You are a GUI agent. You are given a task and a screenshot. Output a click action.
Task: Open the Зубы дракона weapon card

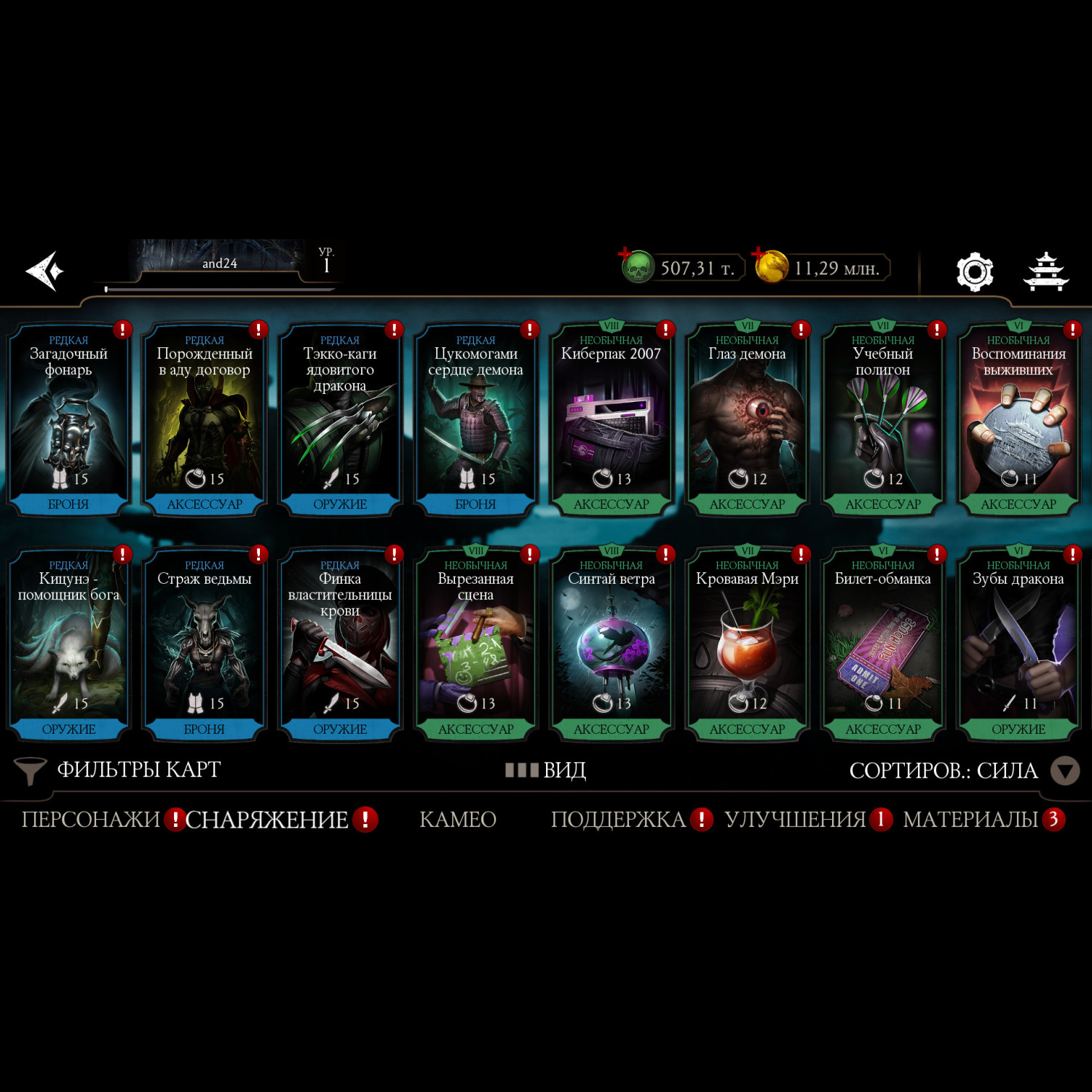[x=1018, y=645]
